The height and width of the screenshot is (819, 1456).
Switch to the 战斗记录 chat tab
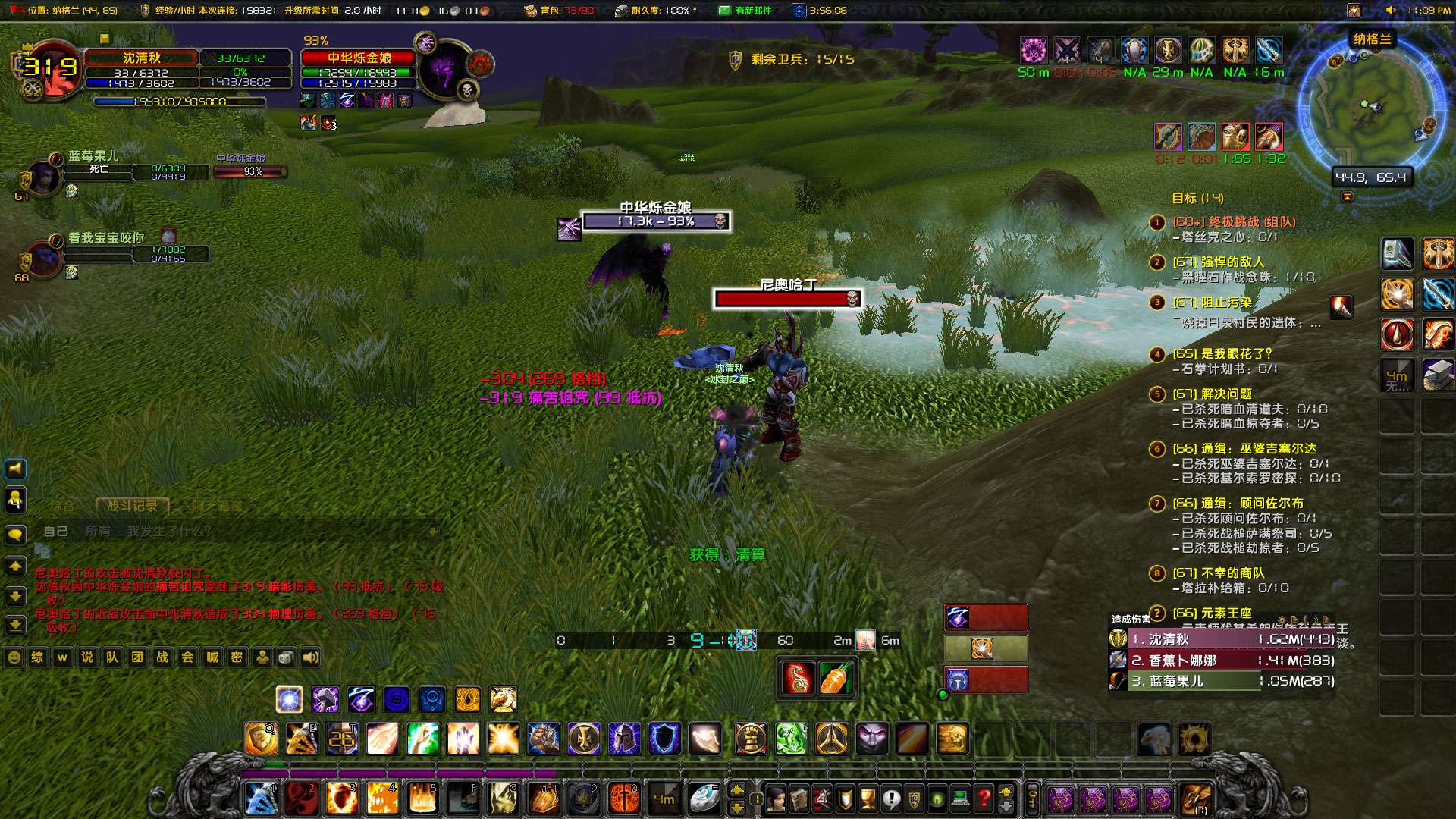133,506
